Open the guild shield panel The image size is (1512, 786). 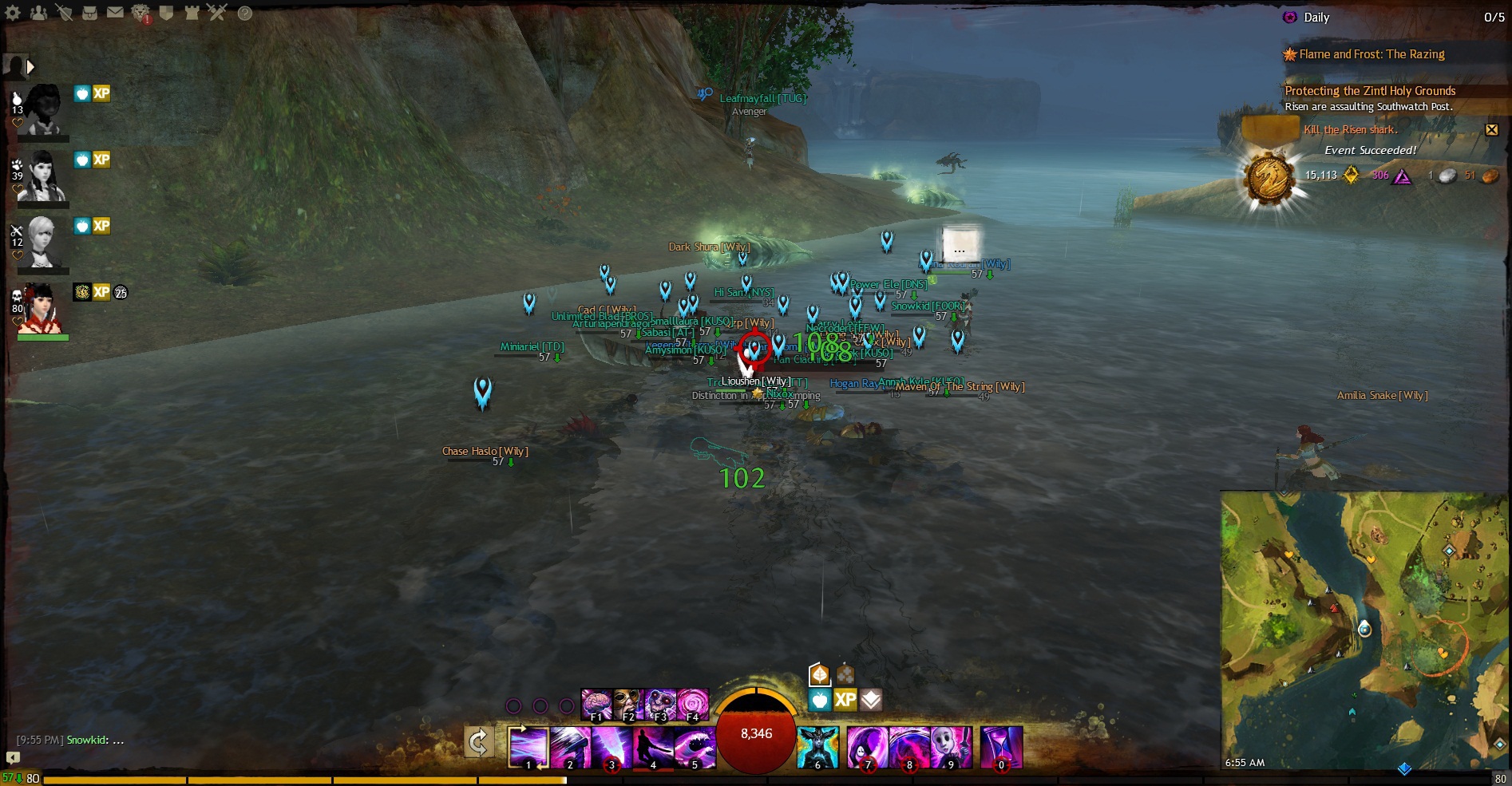tap(166, 13)
